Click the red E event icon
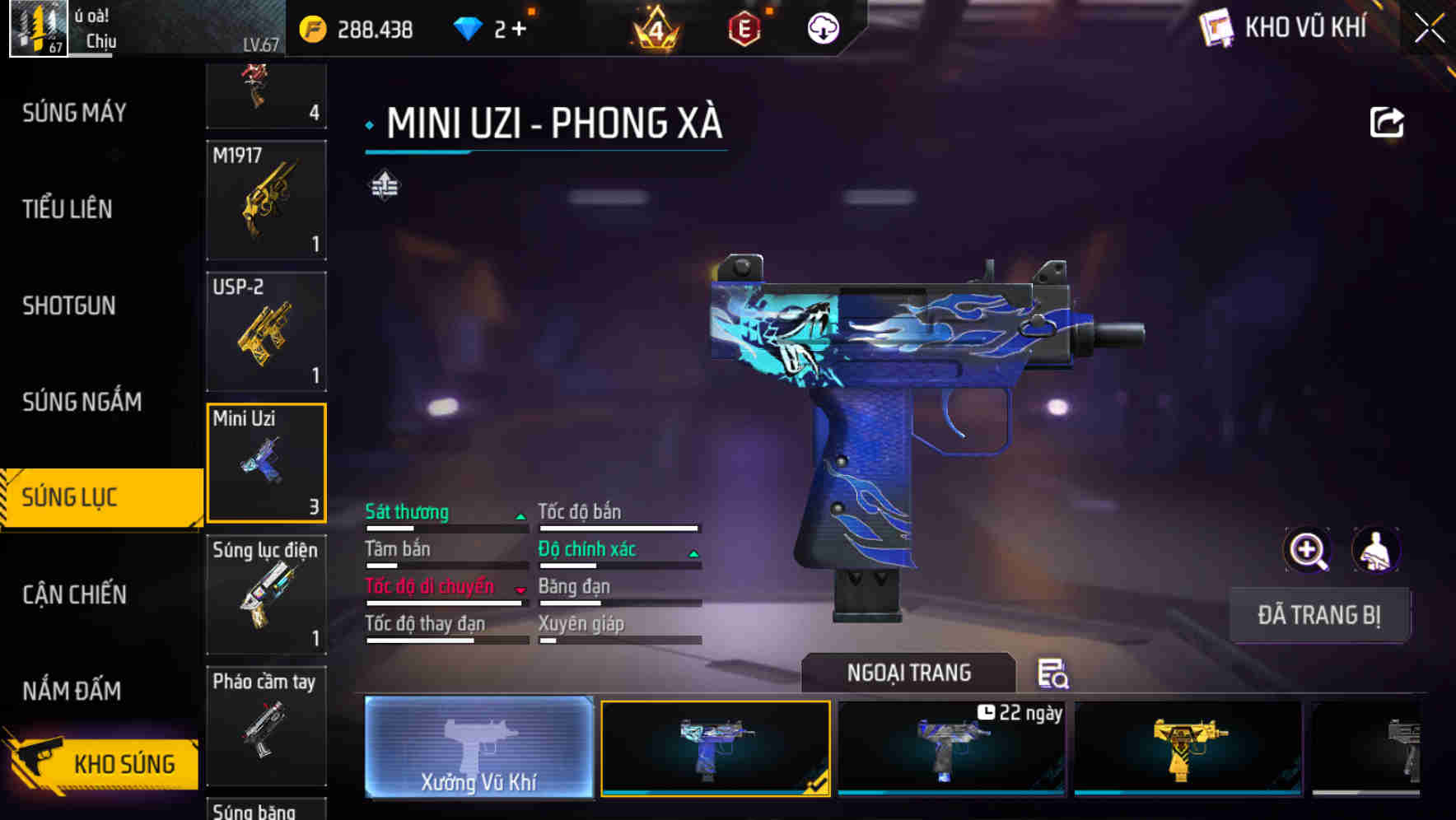 point(744,27)
